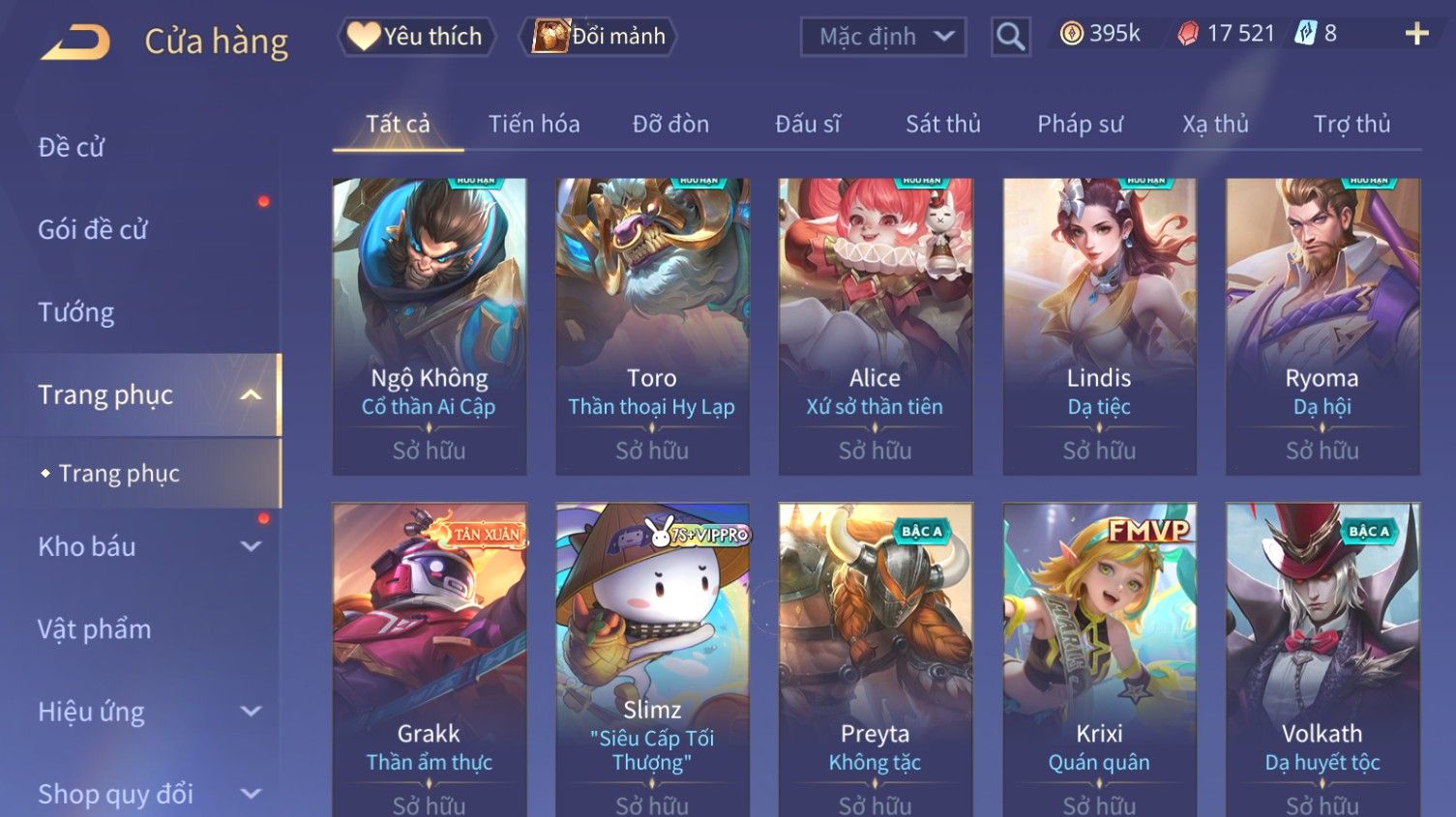Choose the Krixi Quán quân skin card
Viewport: 1456px width, 817px height.
click(x=1099, y=657)
